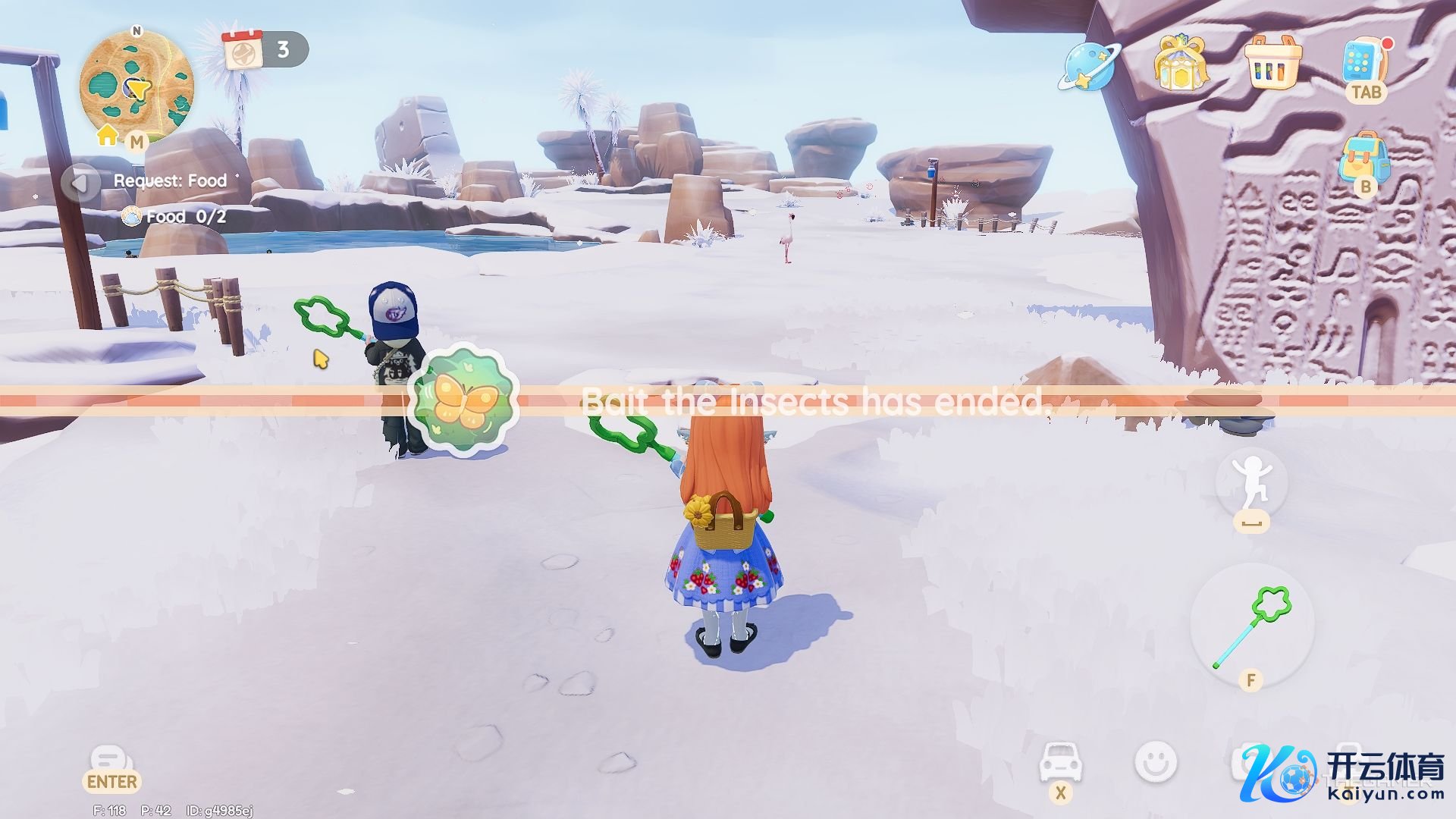Open the calendar events icon
1456x819 pixels.
click(243, 49)
